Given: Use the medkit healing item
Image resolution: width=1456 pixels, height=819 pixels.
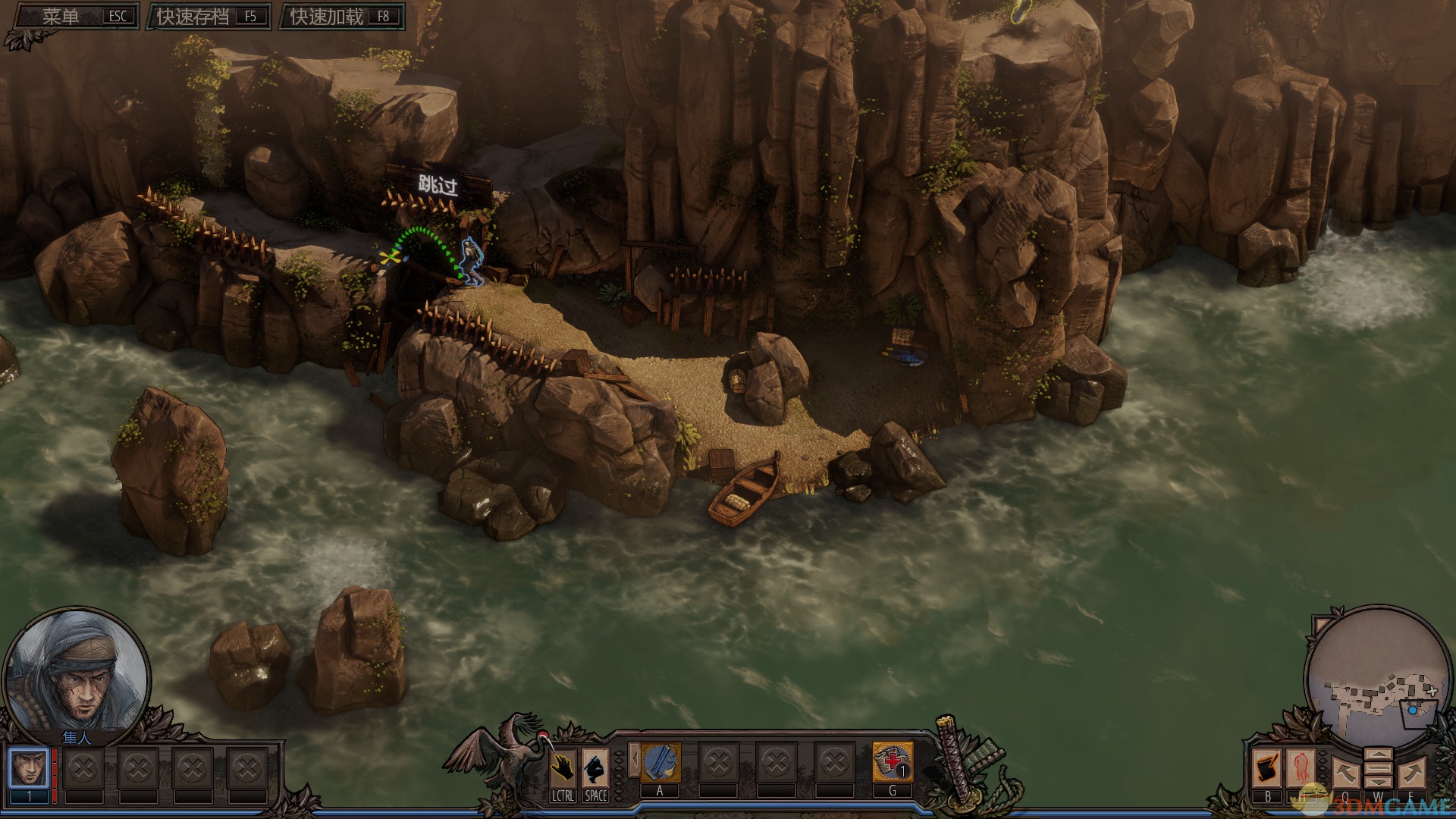Looking at the screenshot, I should [x=893, y=762].
